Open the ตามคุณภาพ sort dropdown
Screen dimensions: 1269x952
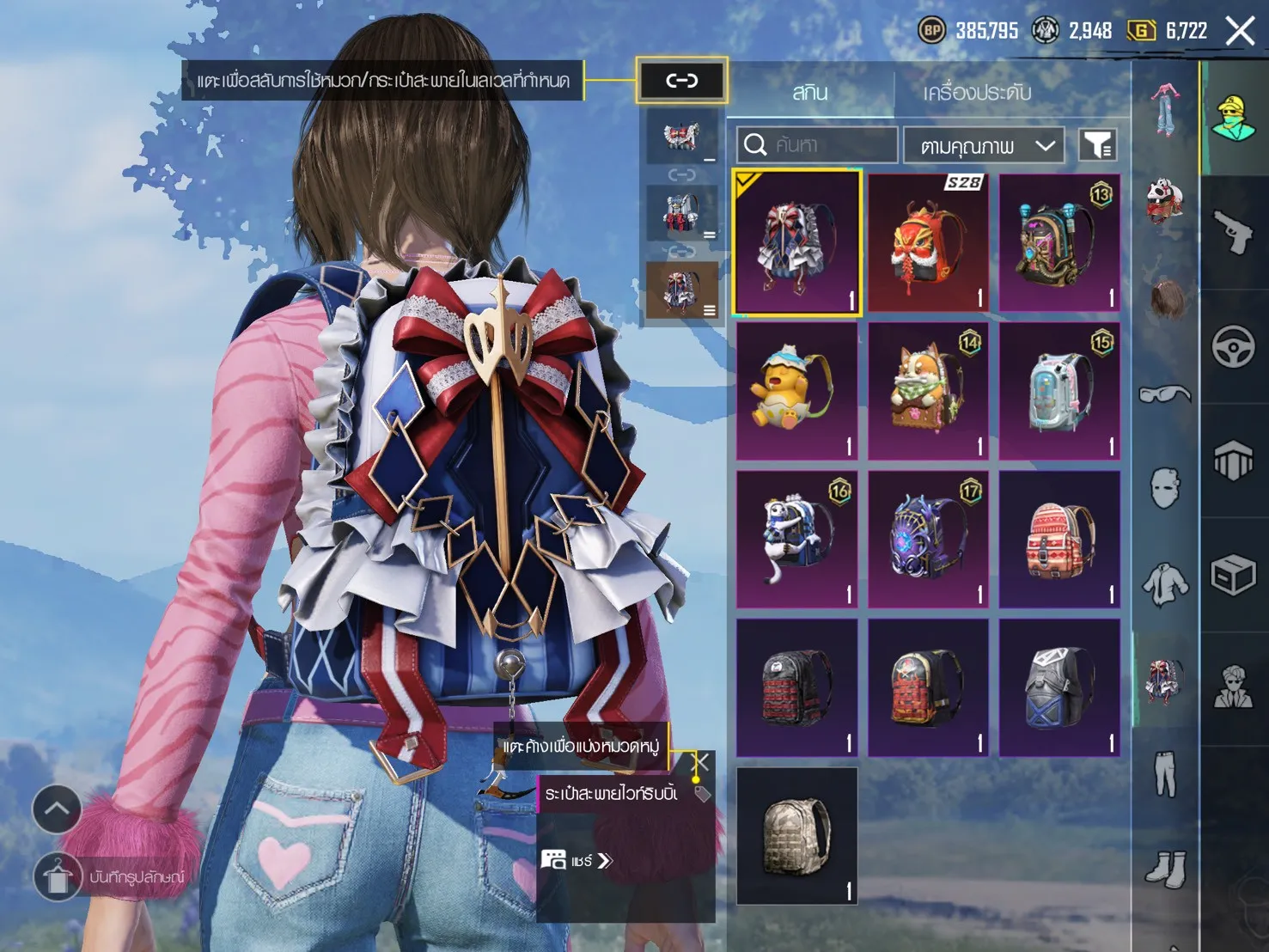click(984, 146)
